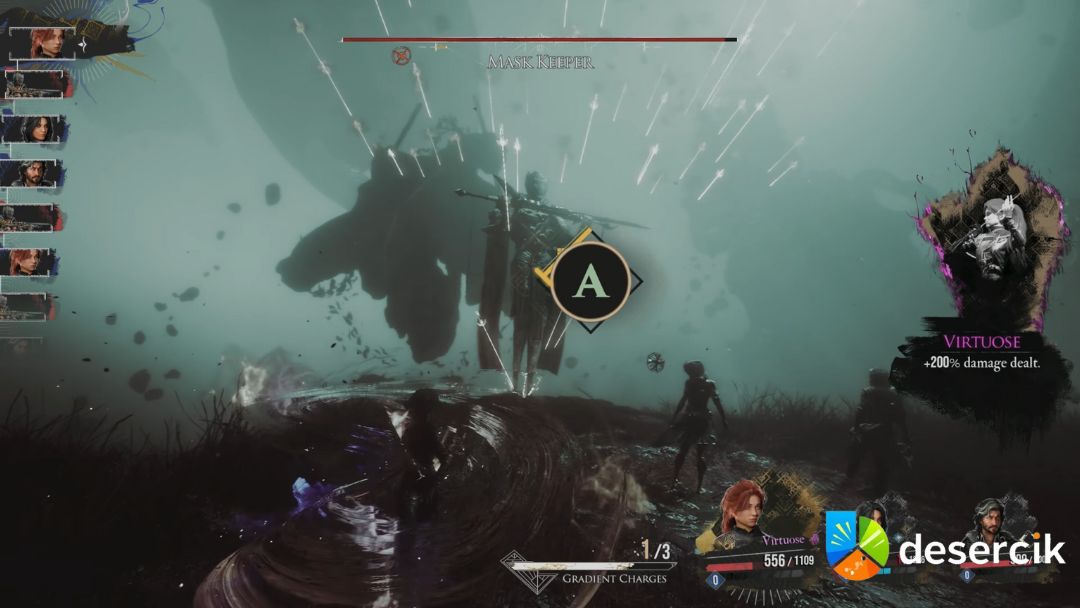Choose the bearded man in the turn order

pos(38,173)
